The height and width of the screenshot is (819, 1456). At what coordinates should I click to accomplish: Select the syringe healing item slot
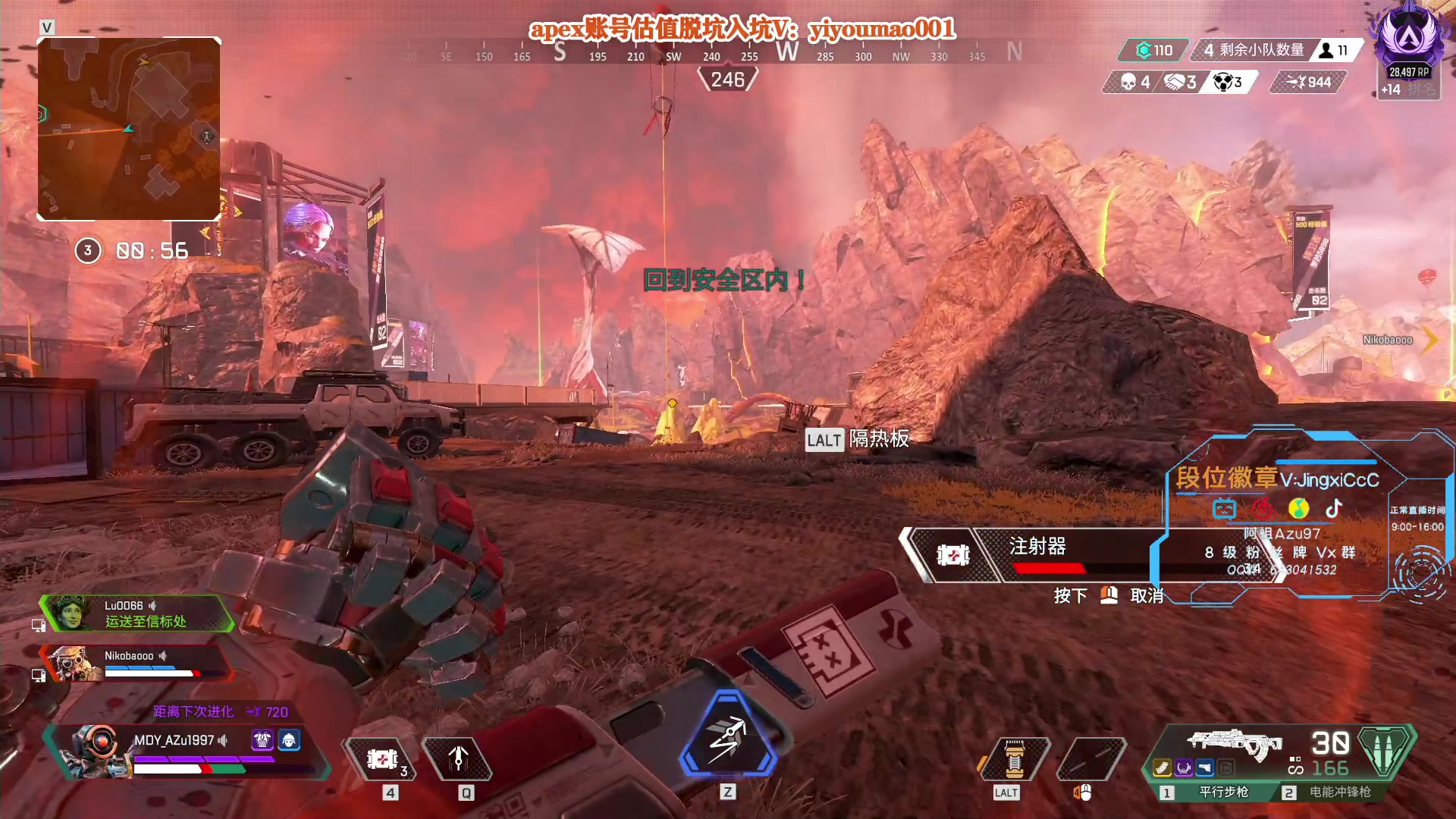381,759
